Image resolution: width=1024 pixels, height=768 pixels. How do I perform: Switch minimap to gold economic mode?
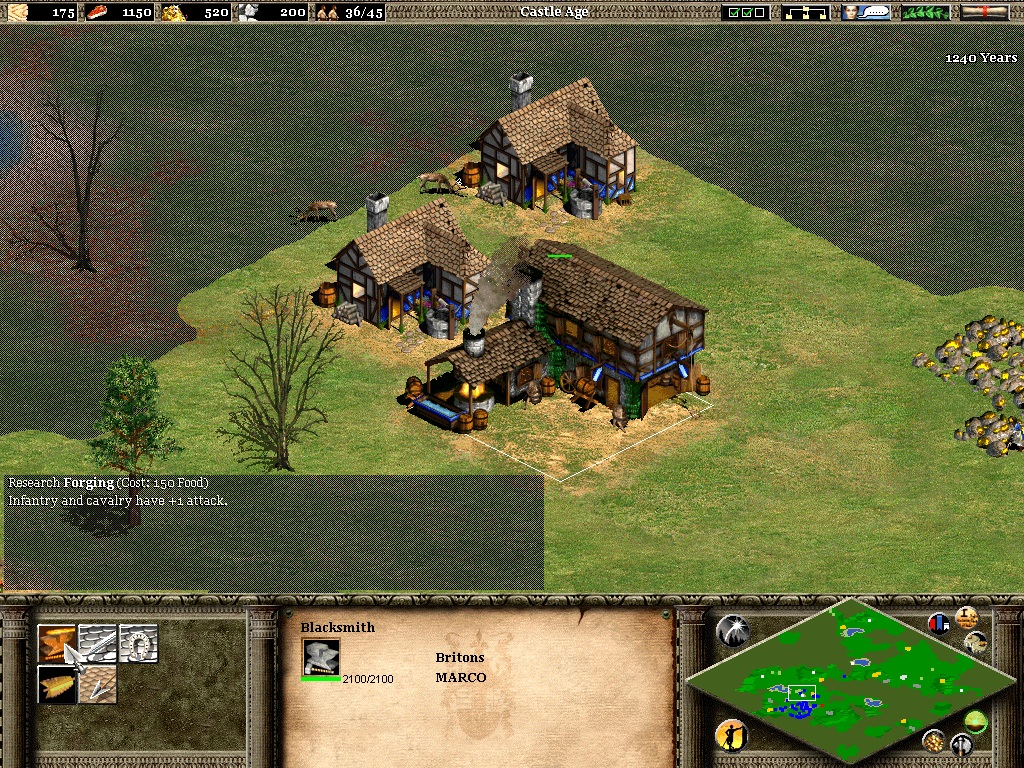(x=934, y=740)
